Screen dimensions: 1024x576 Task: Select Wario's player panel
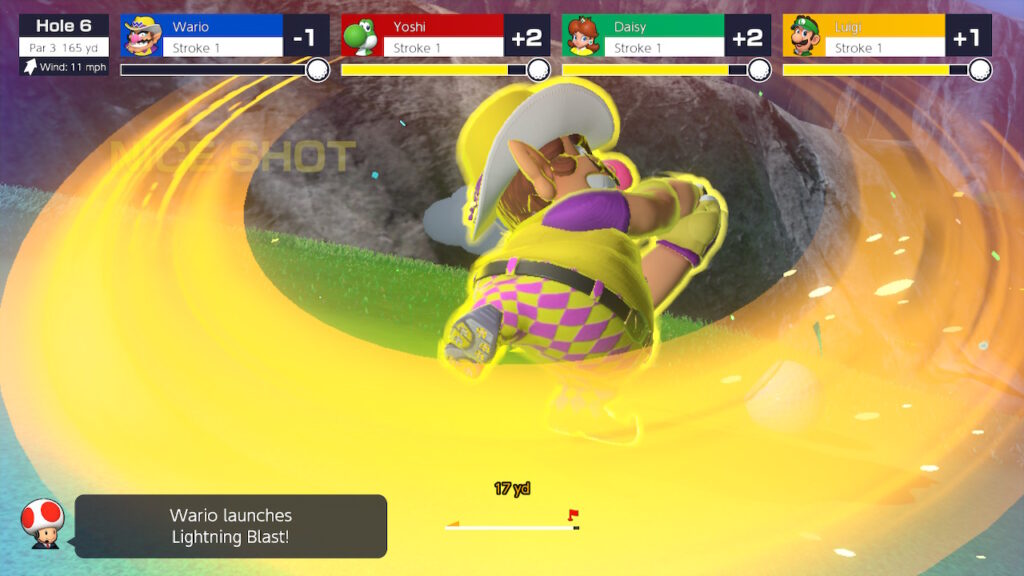point(224,36)
